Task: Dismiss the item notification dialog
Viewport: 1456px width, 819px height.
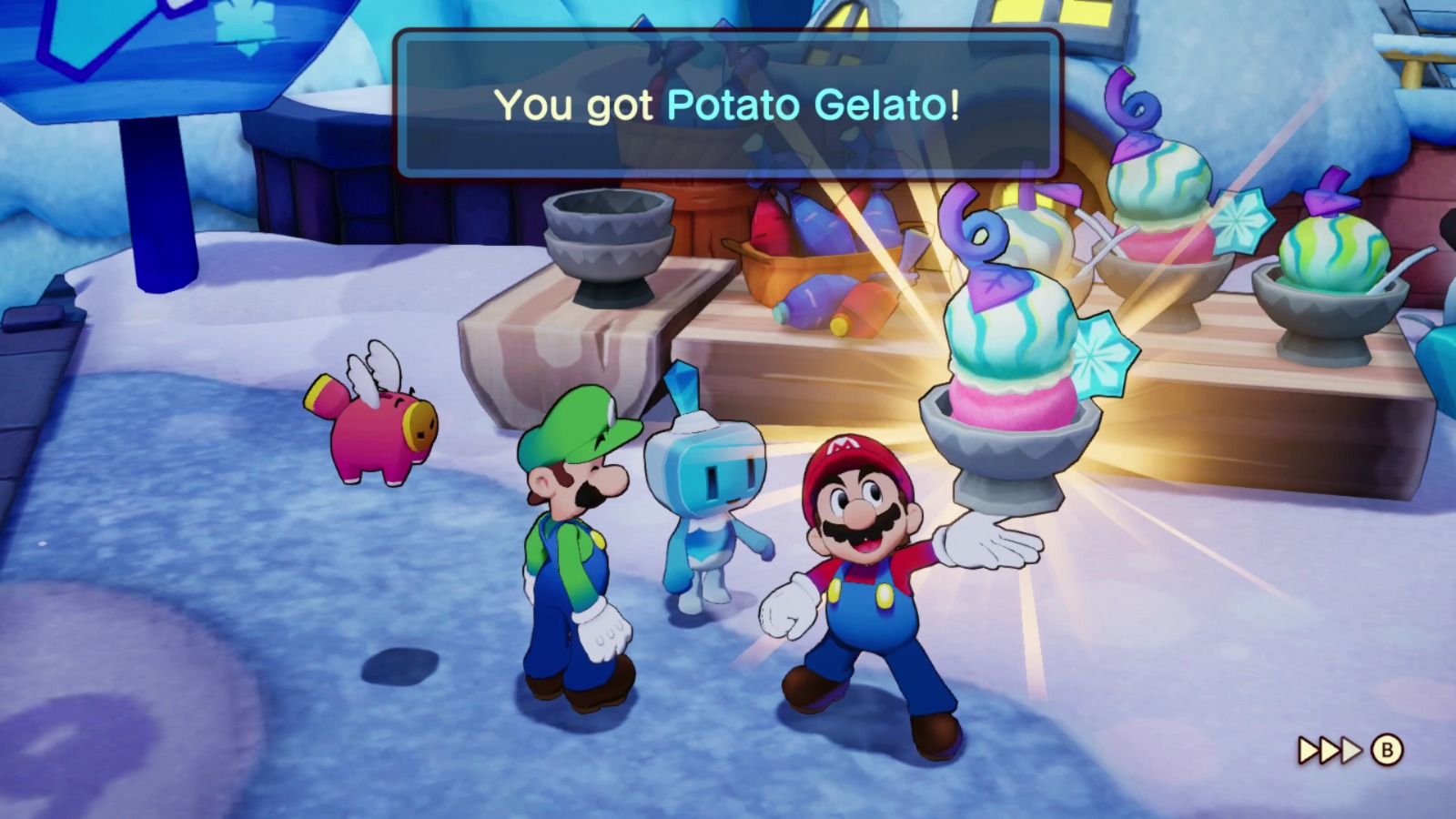Action: 728,105
